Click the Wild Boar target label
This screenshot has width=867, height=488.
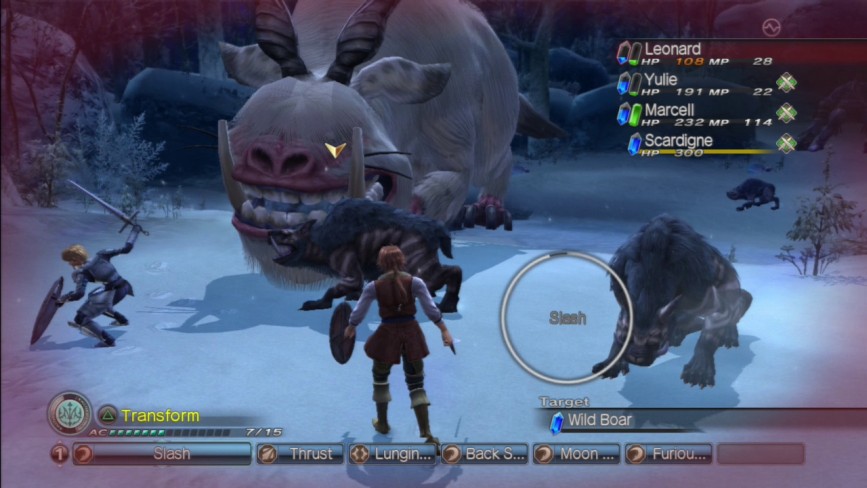(x=600, y=421)
